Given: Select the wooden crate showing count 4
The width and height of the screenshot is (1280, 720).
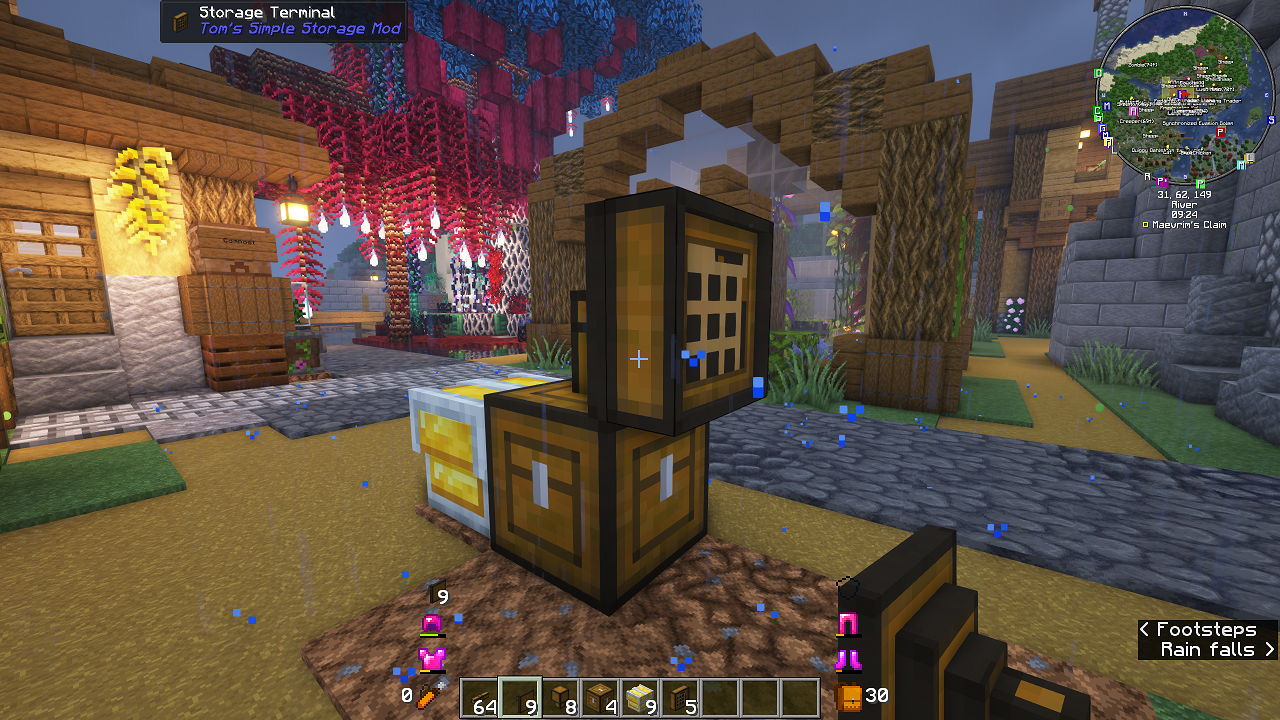Looking at the screenshot, I should coord(599,697).
